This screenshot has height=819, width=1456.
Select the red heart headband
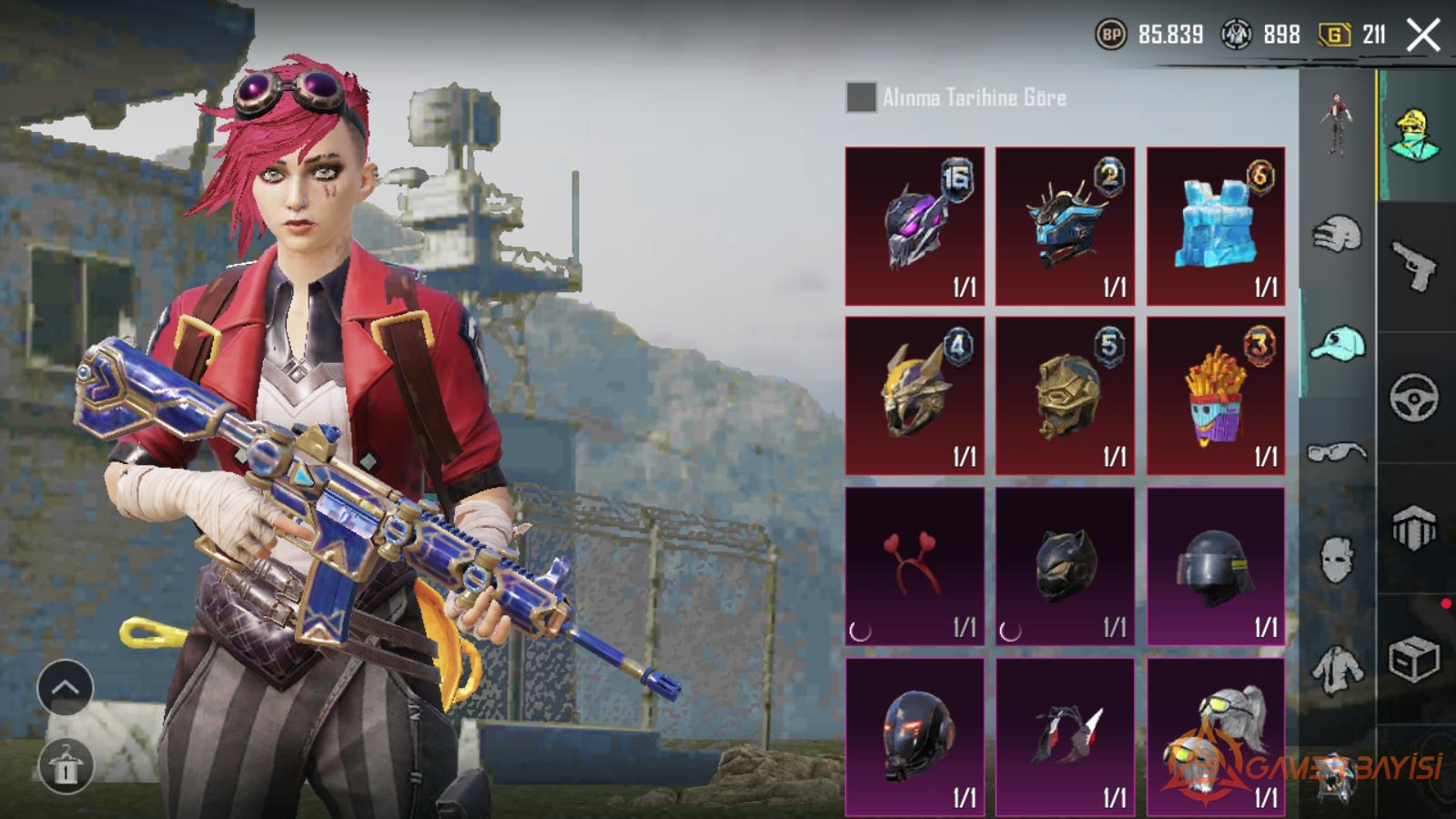point(915,566)
